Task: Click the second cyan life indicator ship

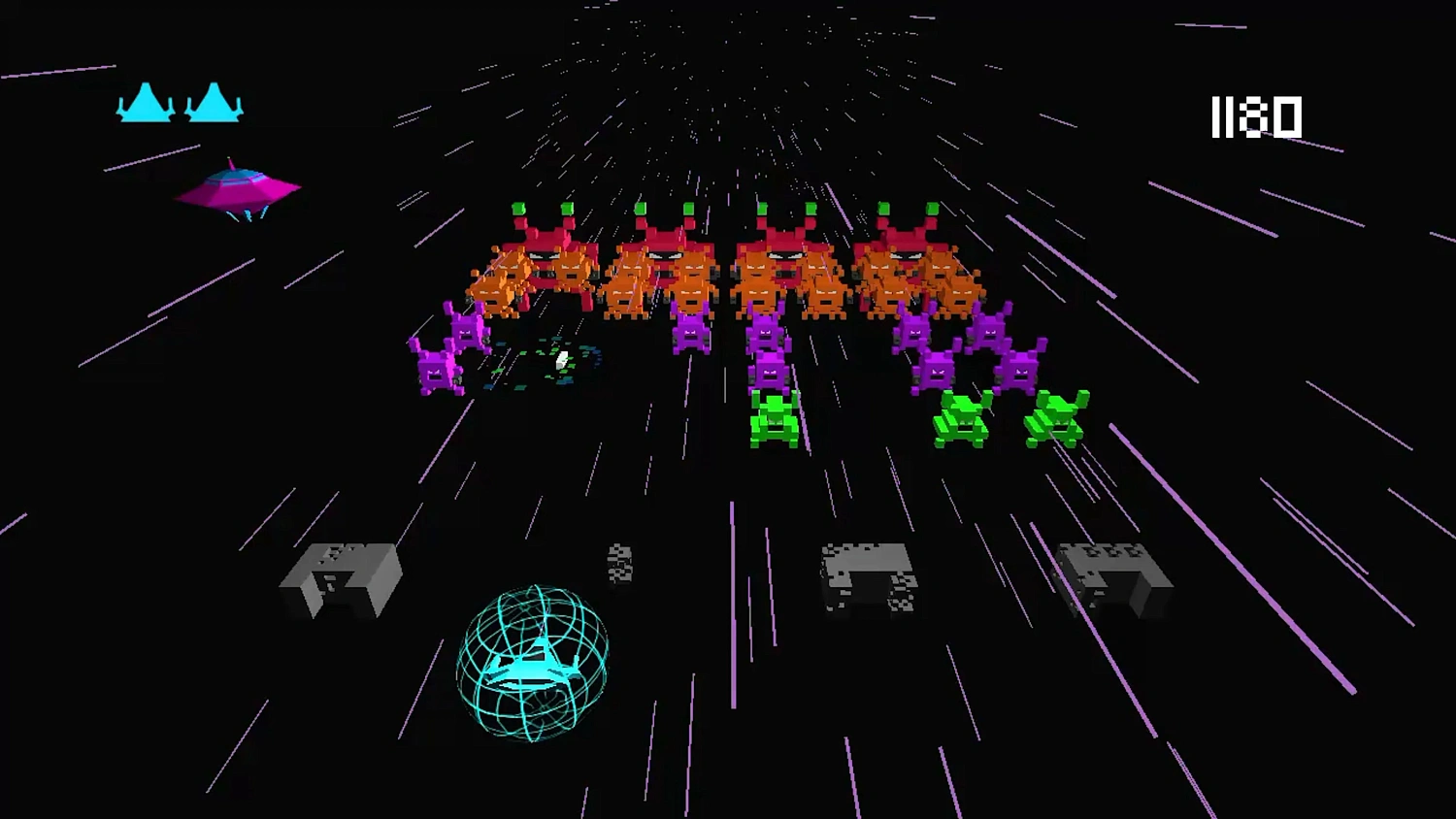Action: click(x=215, y=105)
